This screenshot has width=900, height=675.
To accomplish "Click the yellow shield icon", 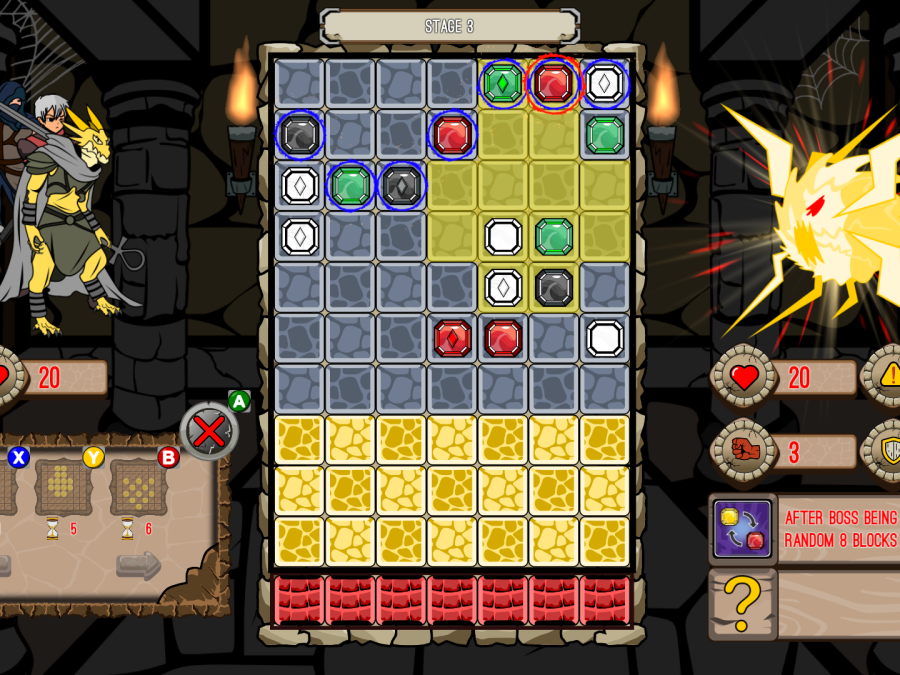I will pos(888,451).
